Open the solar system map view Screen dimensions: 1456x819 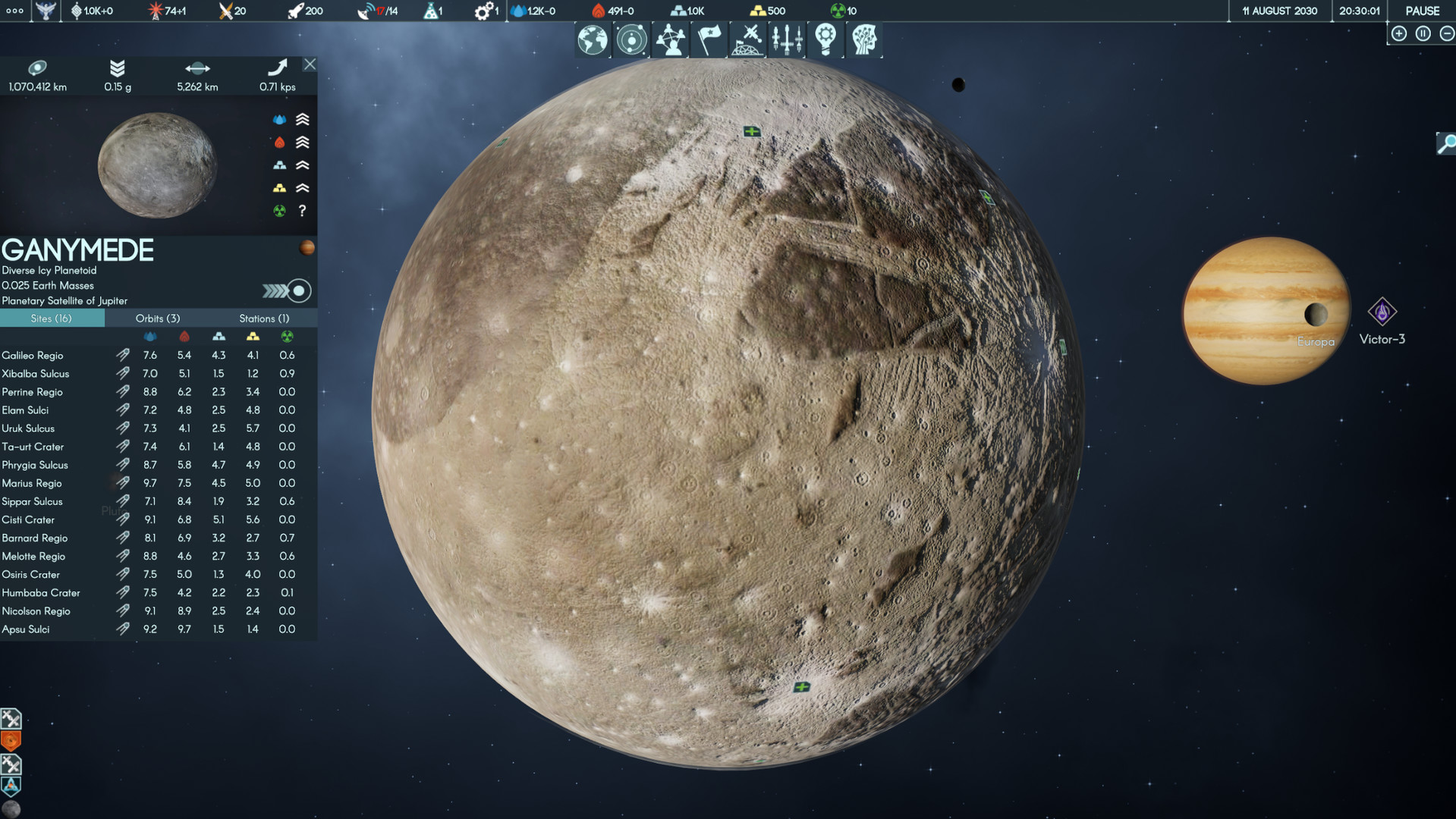click(x=631, y=39)
